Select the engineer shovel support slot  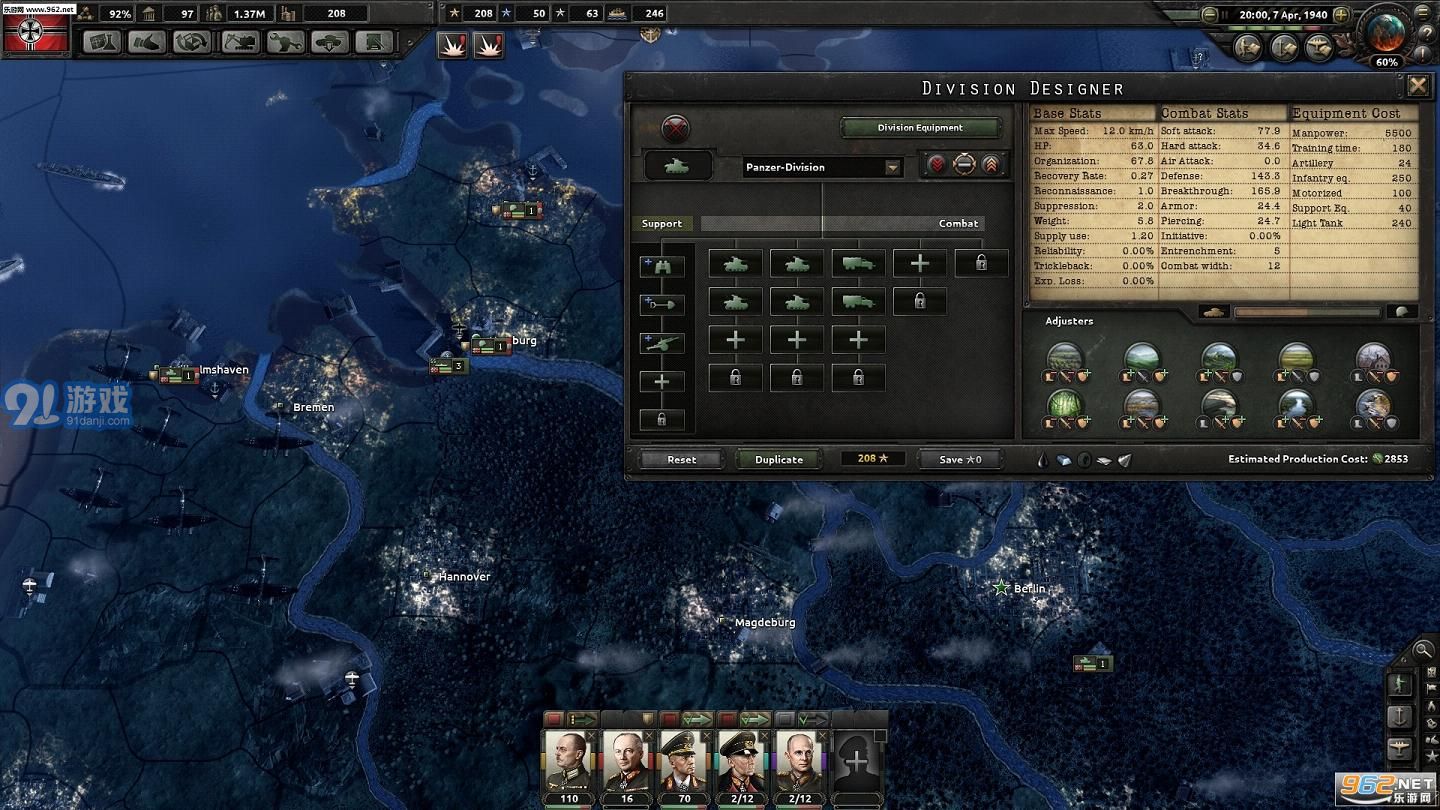662,305
